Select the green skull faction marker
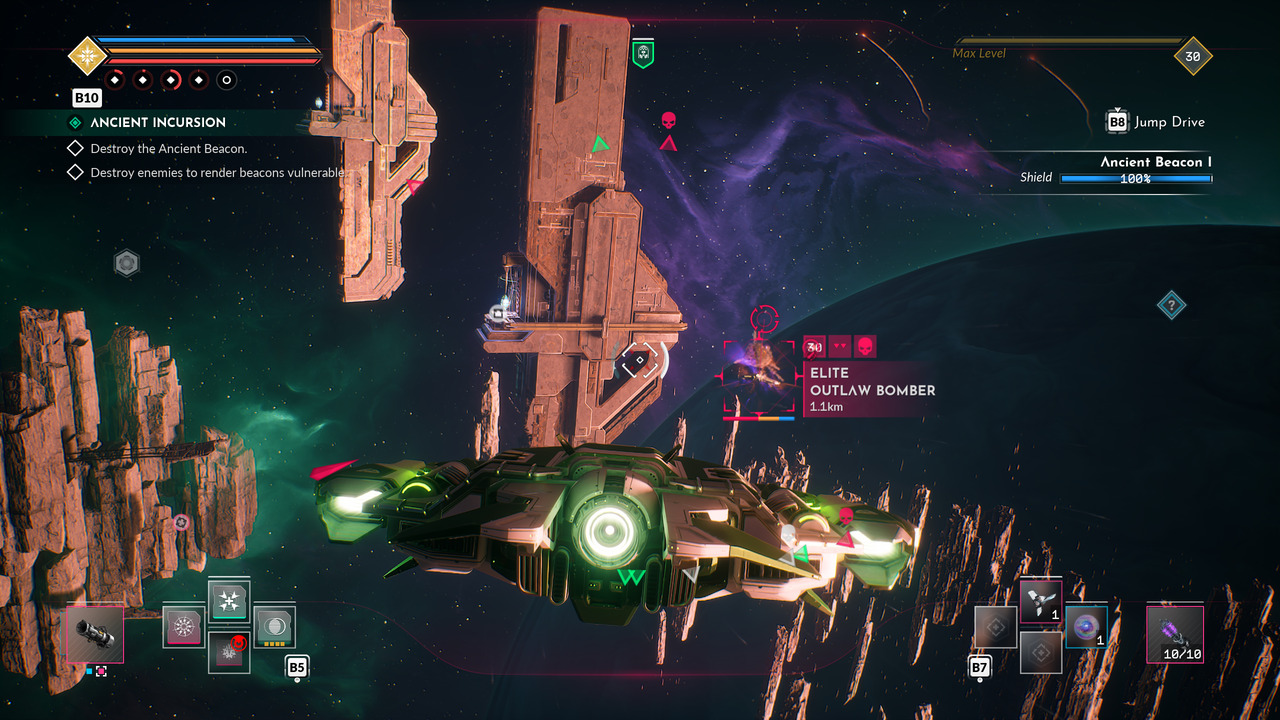The width and height of the screenshot is (1280, 720). click(642, 54)
